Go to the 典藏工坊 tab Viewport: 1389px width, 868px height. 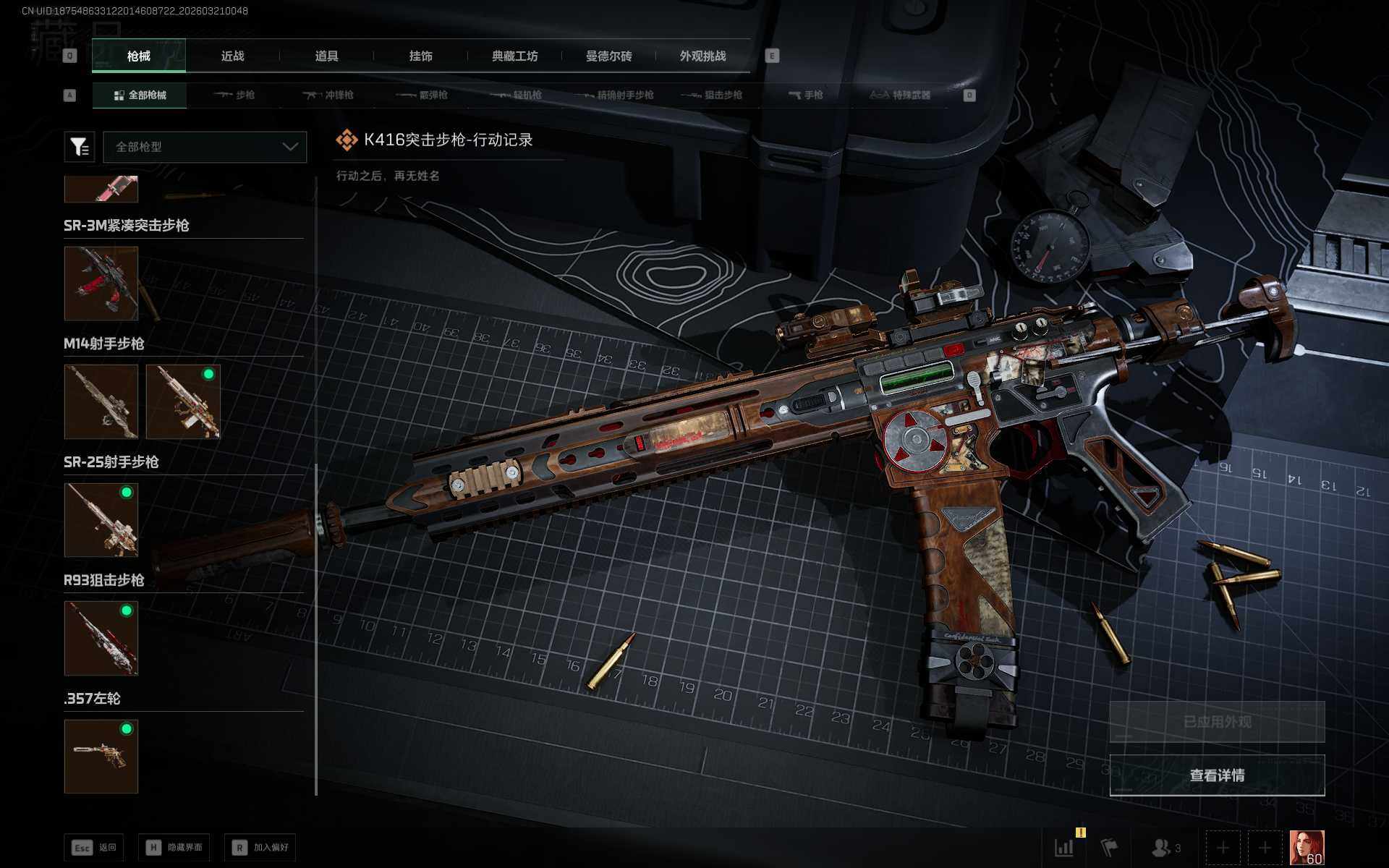tap(514, 56)
